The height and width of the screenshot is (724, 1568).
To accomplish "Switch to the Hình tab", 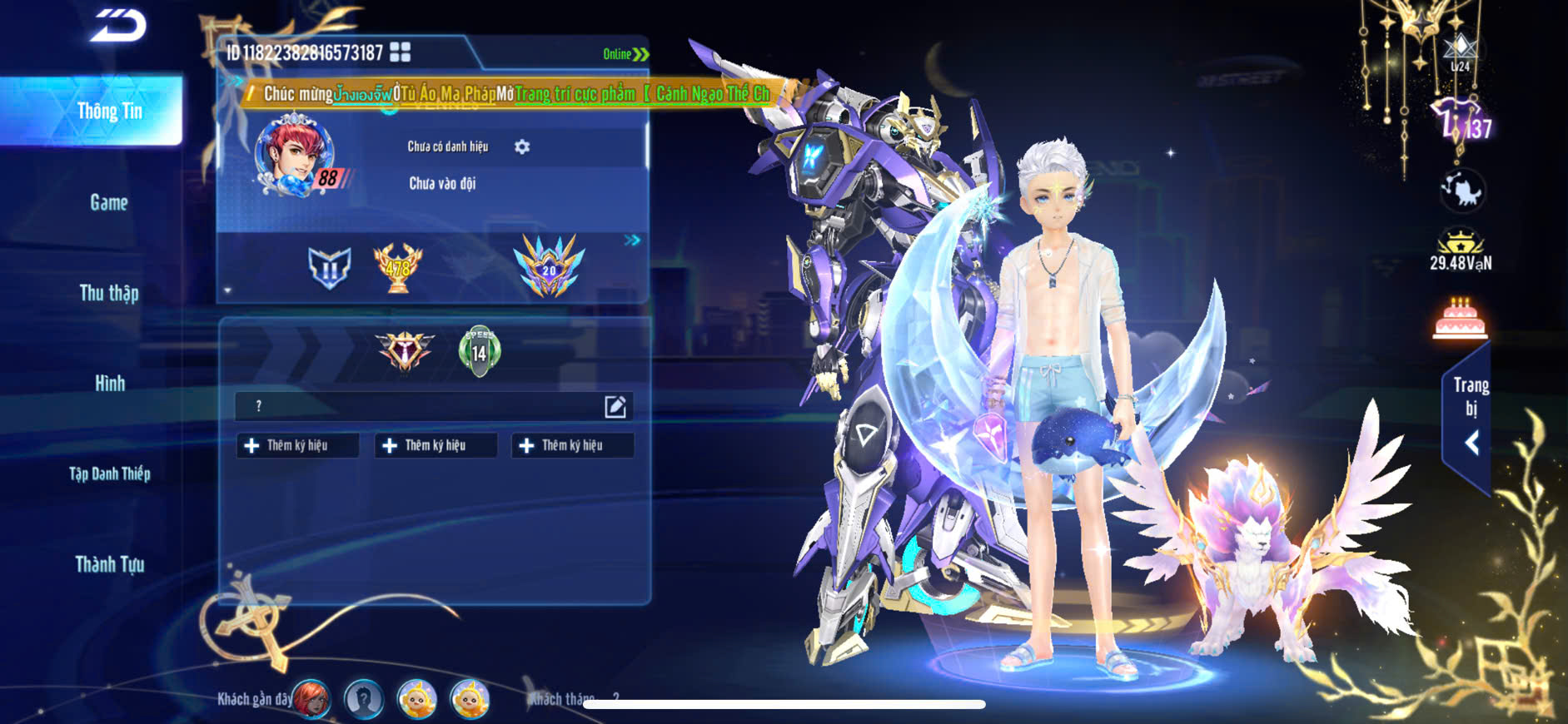I will coord(109,384).
